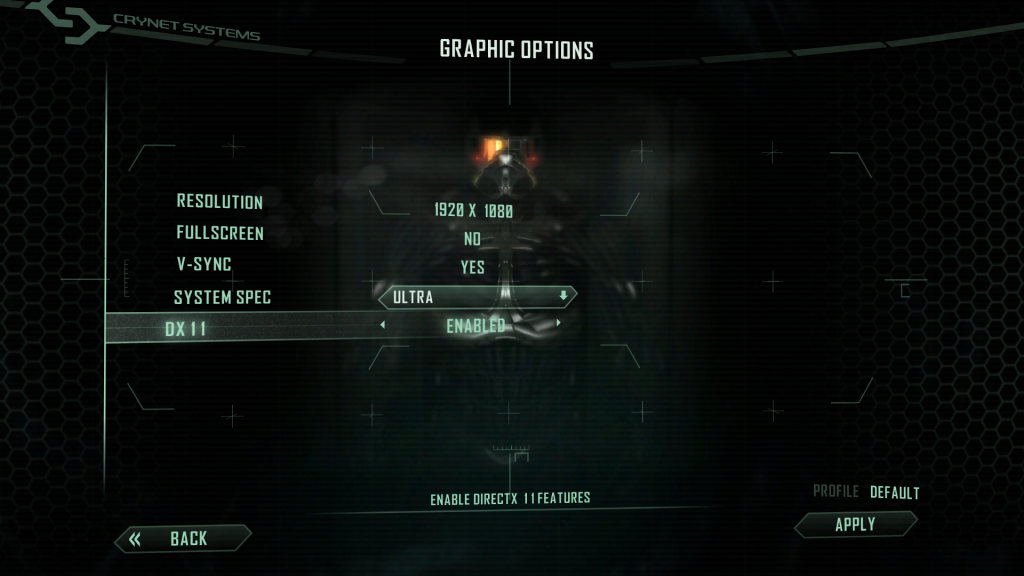1024x576 pixels.
Task: Apply the graphic settings
Action: (x=855, y=524)
